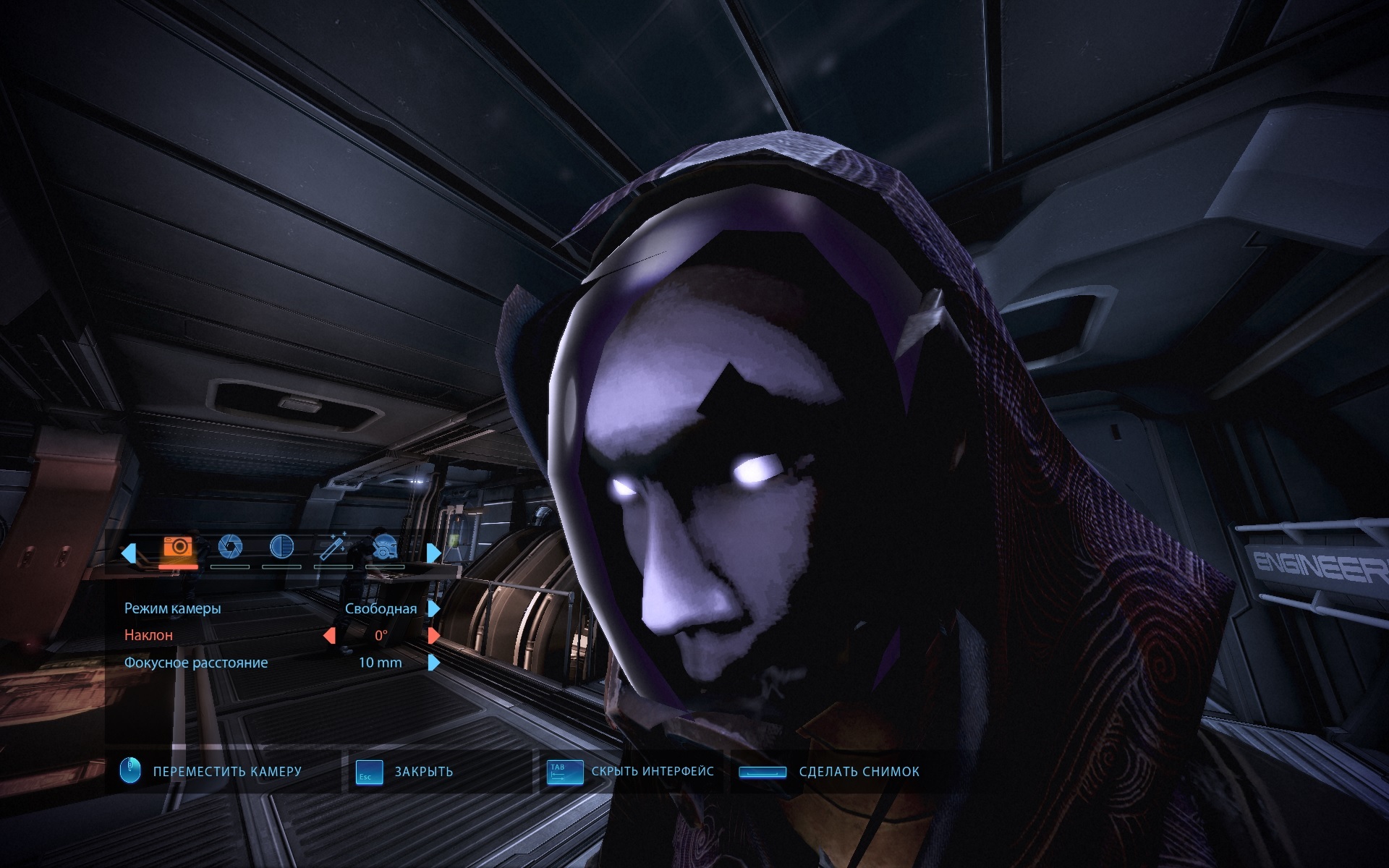Viewport: 1389px width, 868px height.
Task: Decrease Наклон with its left red arrow
Action: click(x=329, y=635)
